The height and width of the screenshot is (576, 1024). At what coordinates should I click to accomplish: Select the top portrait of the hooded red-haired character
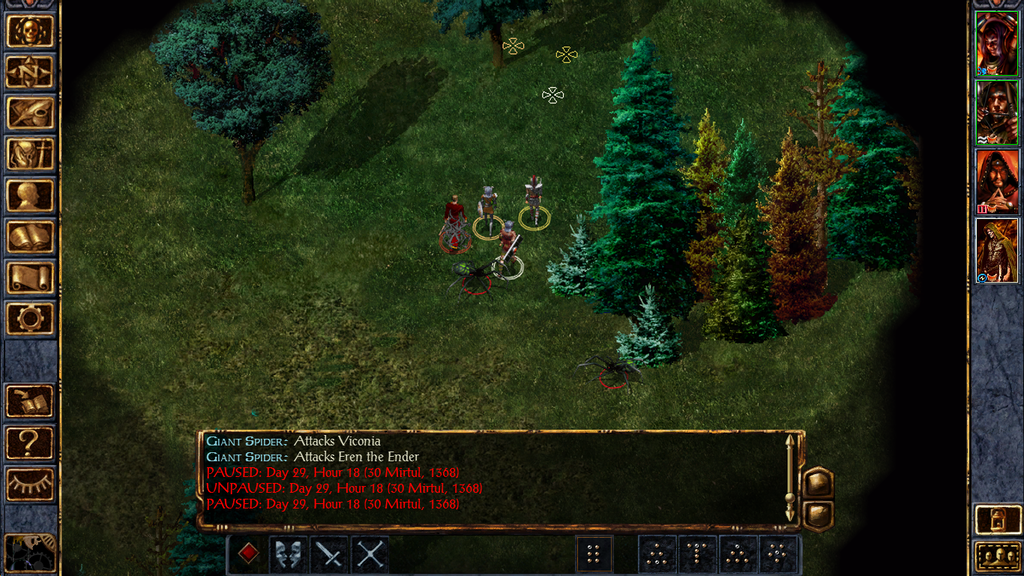(x=996, y=44)
